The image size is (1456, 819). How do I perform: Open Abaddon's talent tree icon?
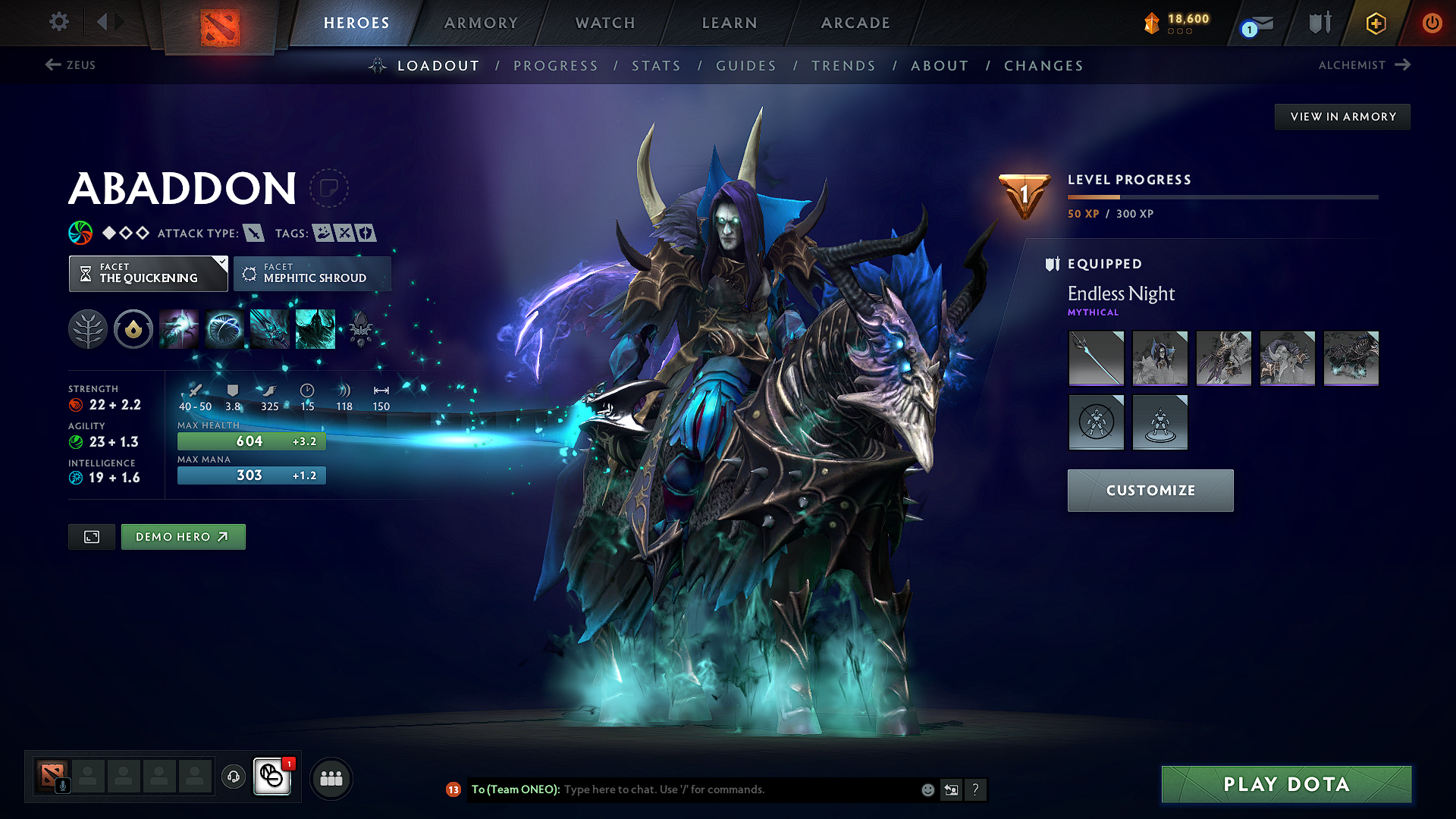[x=88, y=328]
